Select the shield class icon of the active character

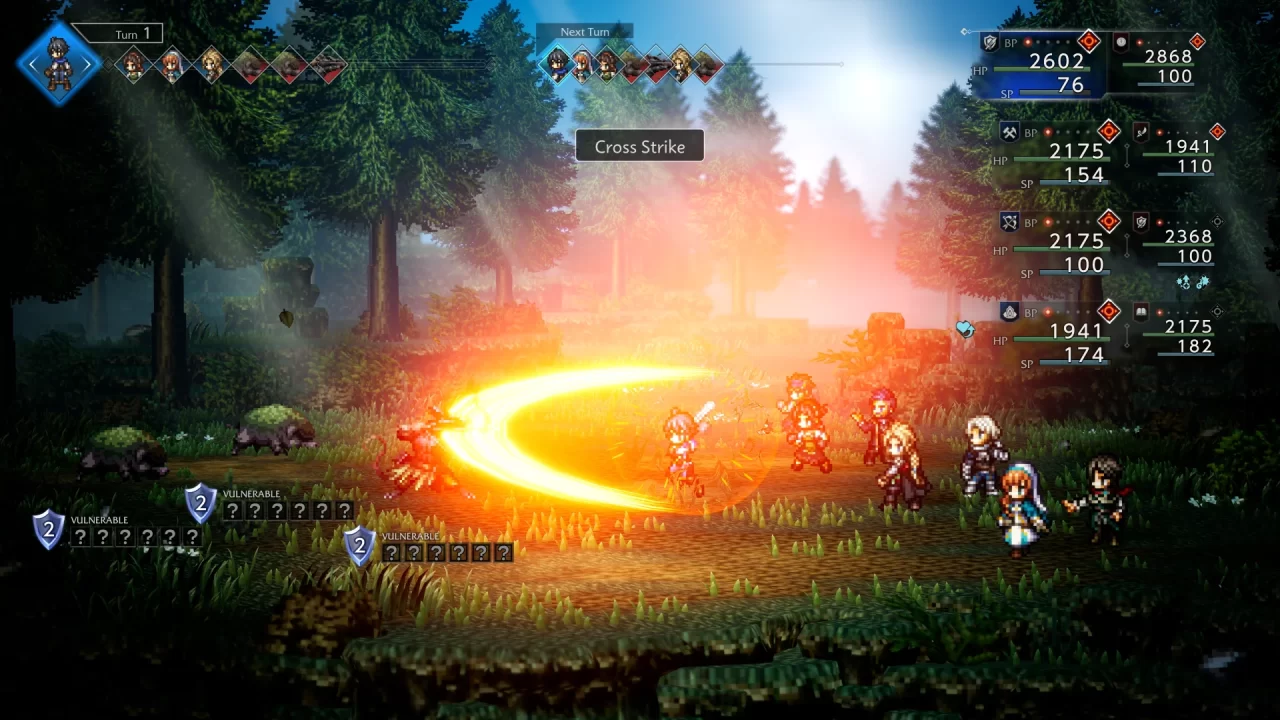(x=990, y=42)
